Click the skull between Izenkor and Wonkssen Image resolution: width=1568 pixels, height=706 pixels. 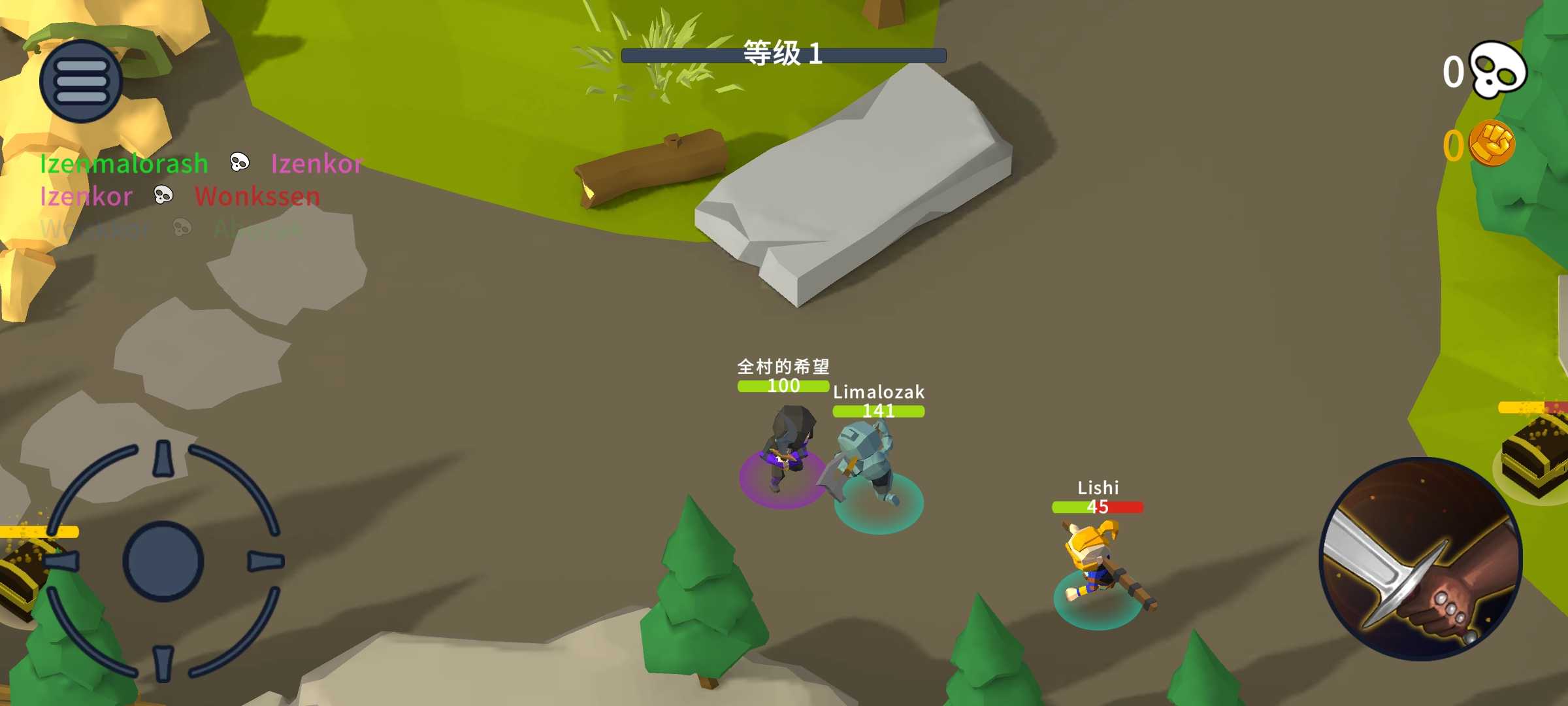(163, 195)
